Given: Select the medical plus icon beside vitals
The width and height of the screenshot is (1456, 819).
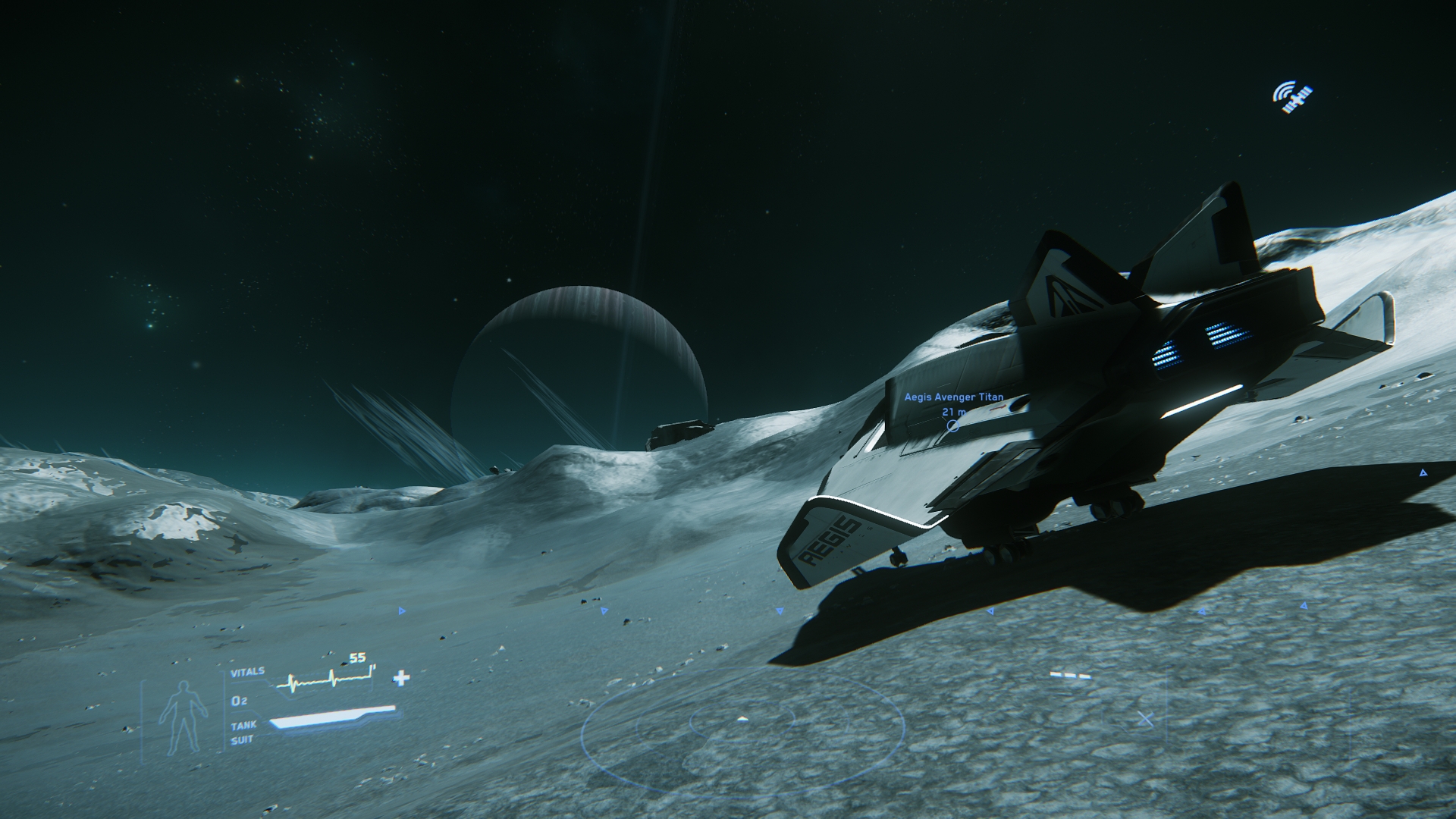Looking at the screenshot, I should [x=401, y=678].
